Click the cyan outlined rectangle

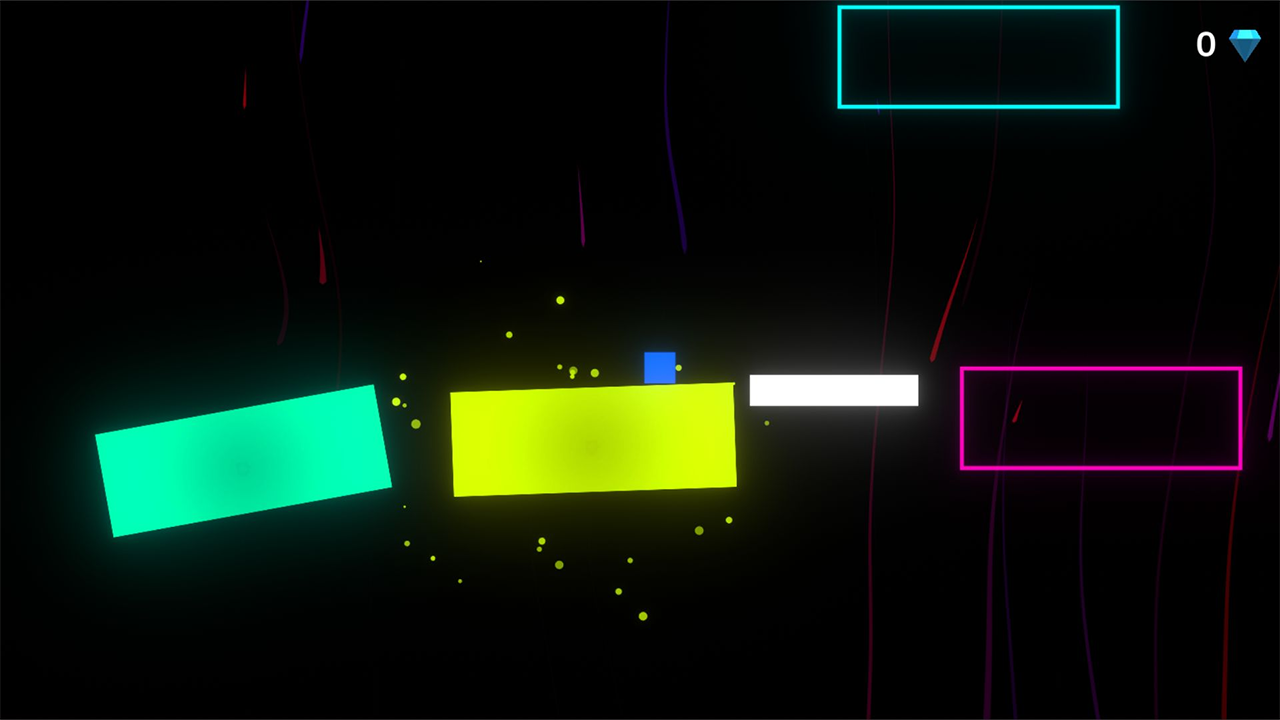[x=978, y=56]
